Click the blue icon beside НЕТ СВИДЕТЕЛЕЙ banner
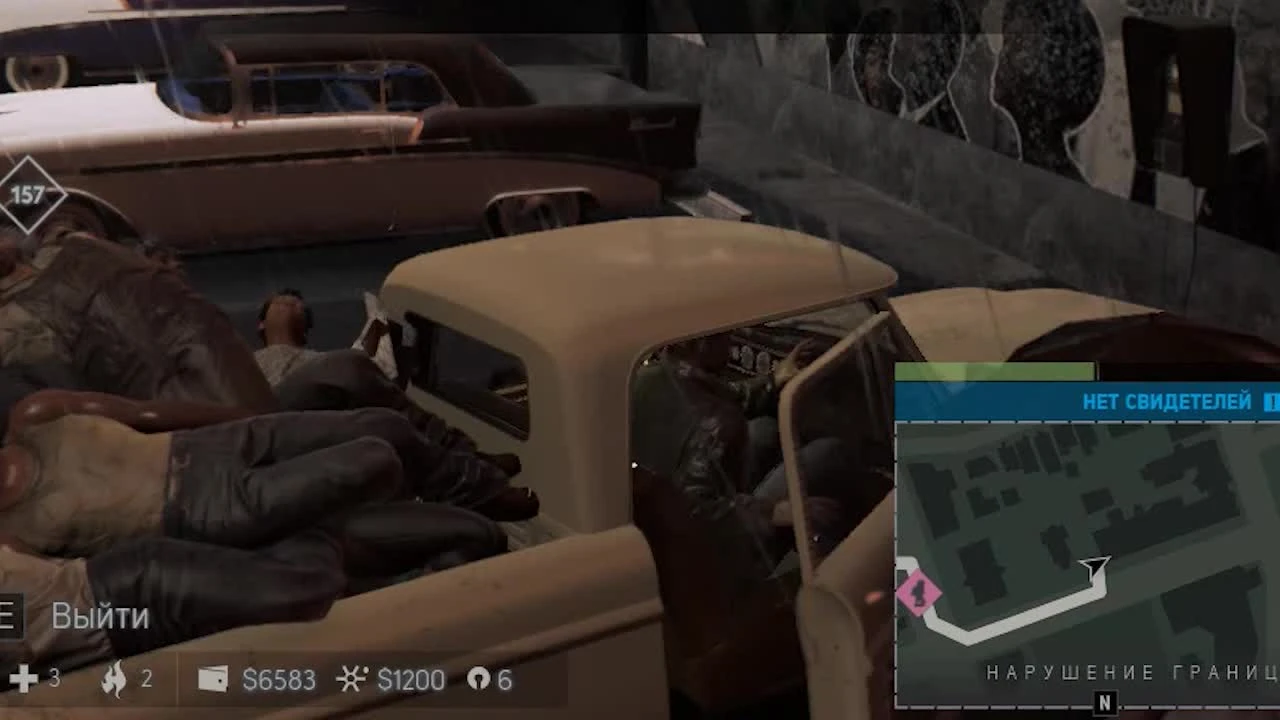The height and width of the screenshot is (720, 1280). tap(1271, 401)
